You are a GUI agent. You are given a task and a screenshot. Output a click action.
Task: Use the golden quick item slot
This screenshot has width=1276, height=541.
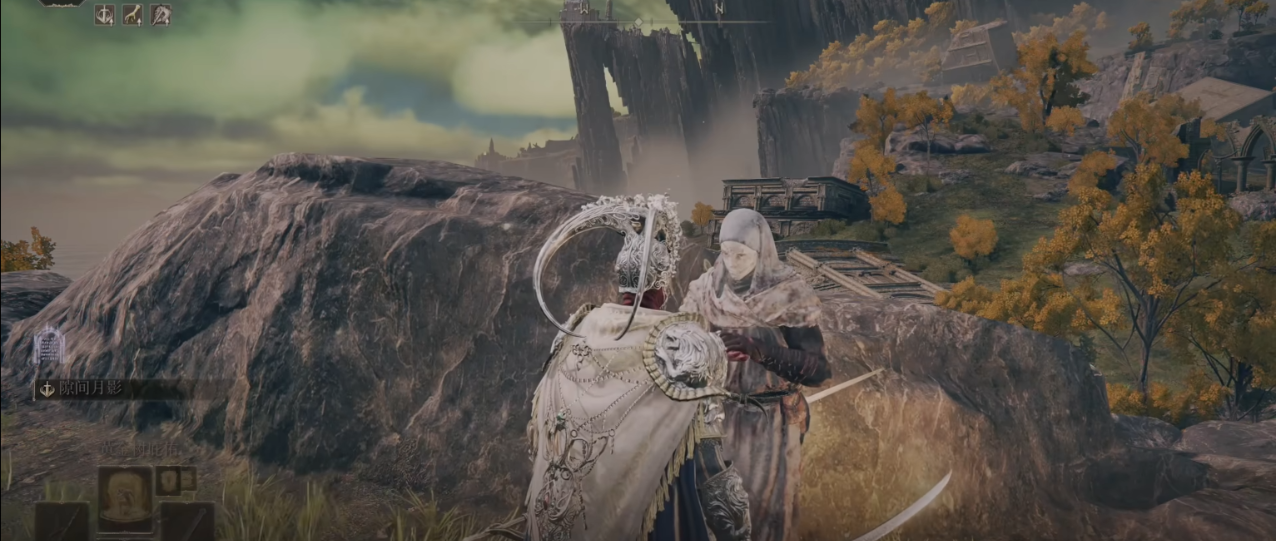(x=125, y=497)
